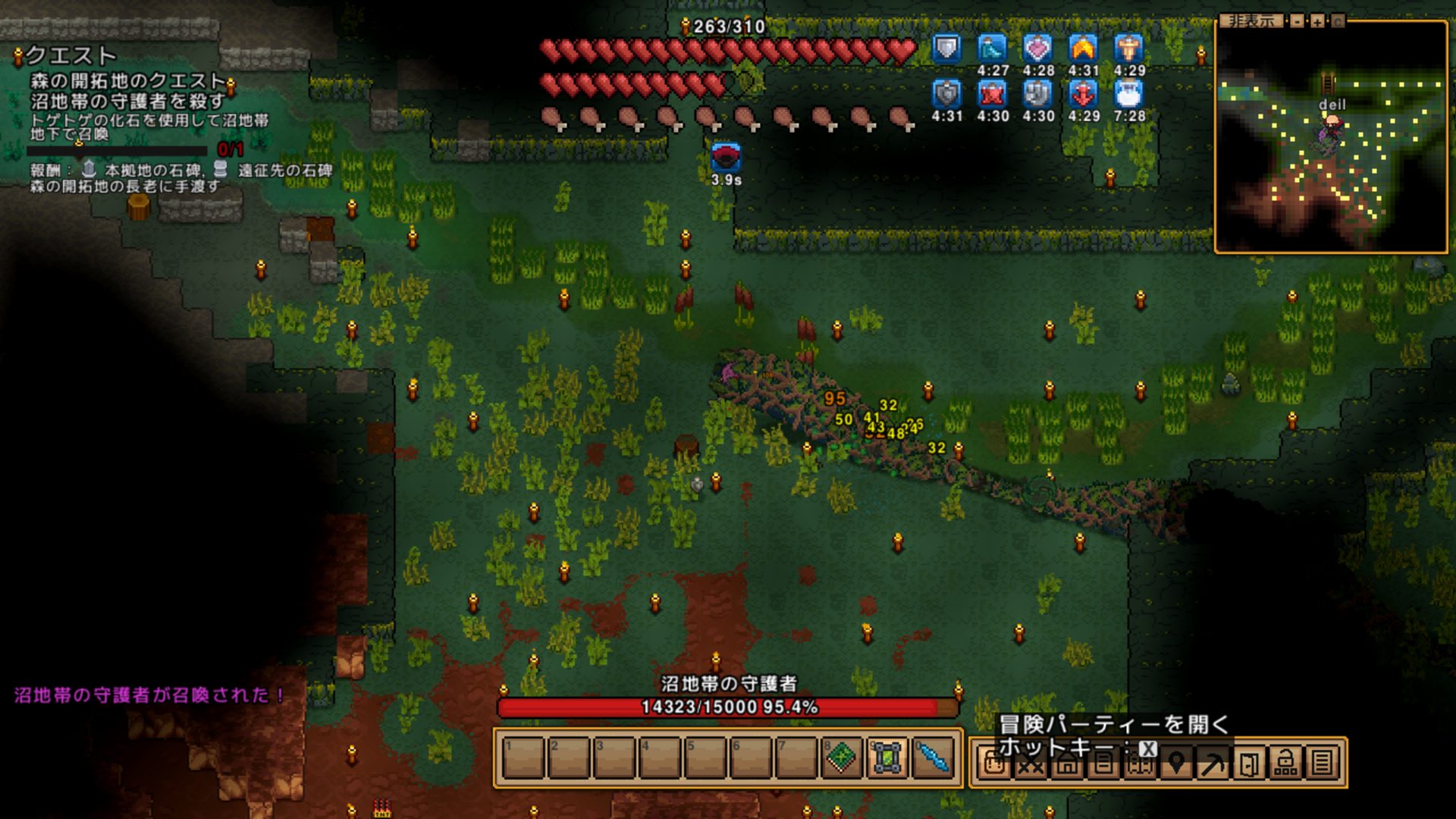Click the map pin marker button
This screenshot has height=819, width=1456.
coord(1176,763)
